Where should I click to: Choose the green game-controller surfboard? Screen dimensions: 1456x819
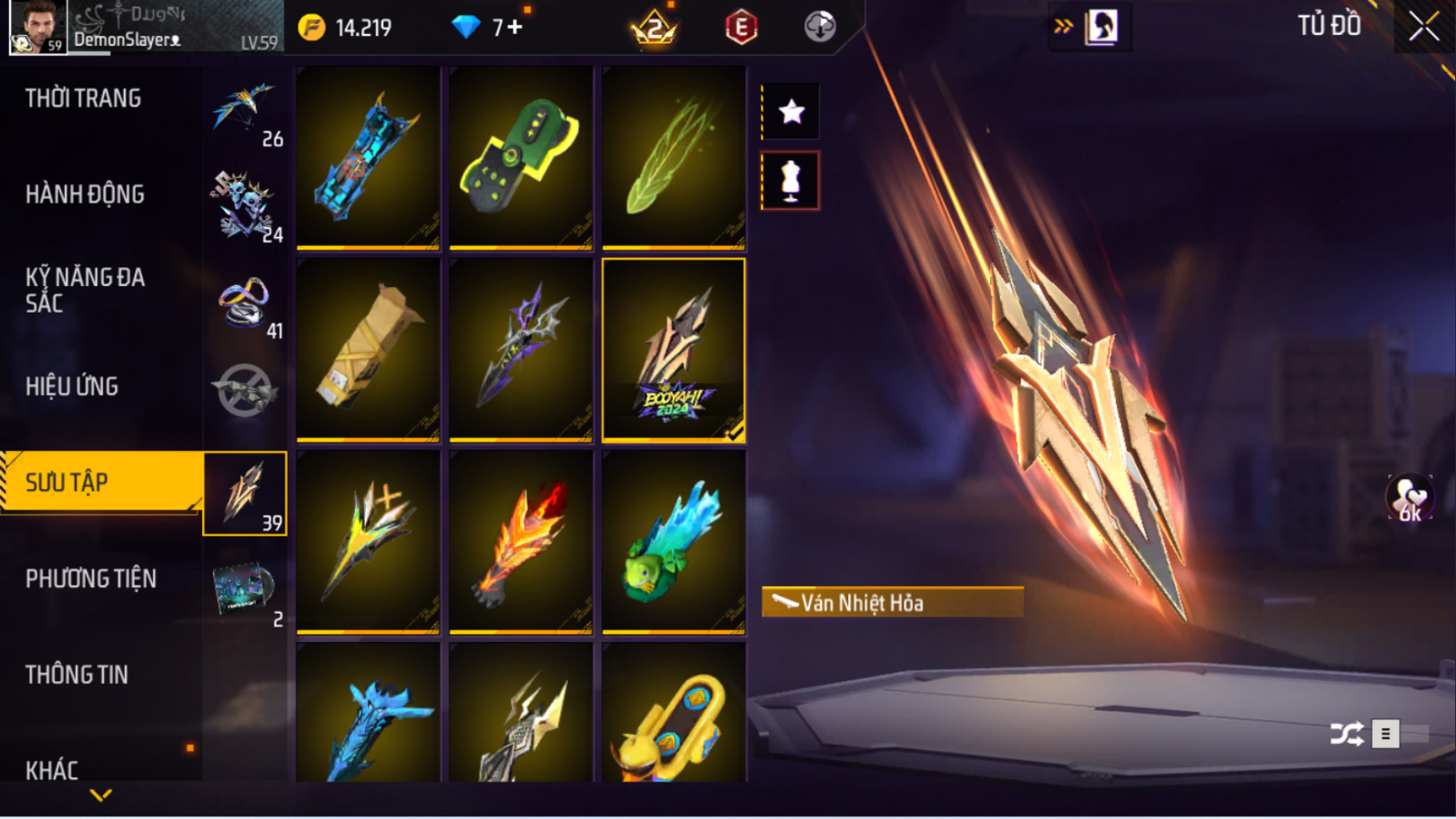pyautogui.click(x=521, y=157)
